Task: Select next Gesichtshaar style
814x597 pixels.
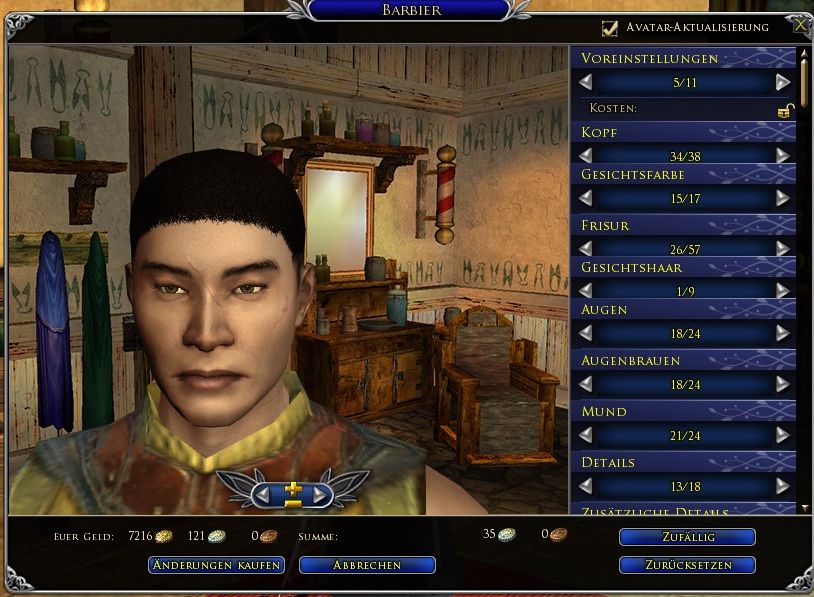Action: [x=783, y=290]
